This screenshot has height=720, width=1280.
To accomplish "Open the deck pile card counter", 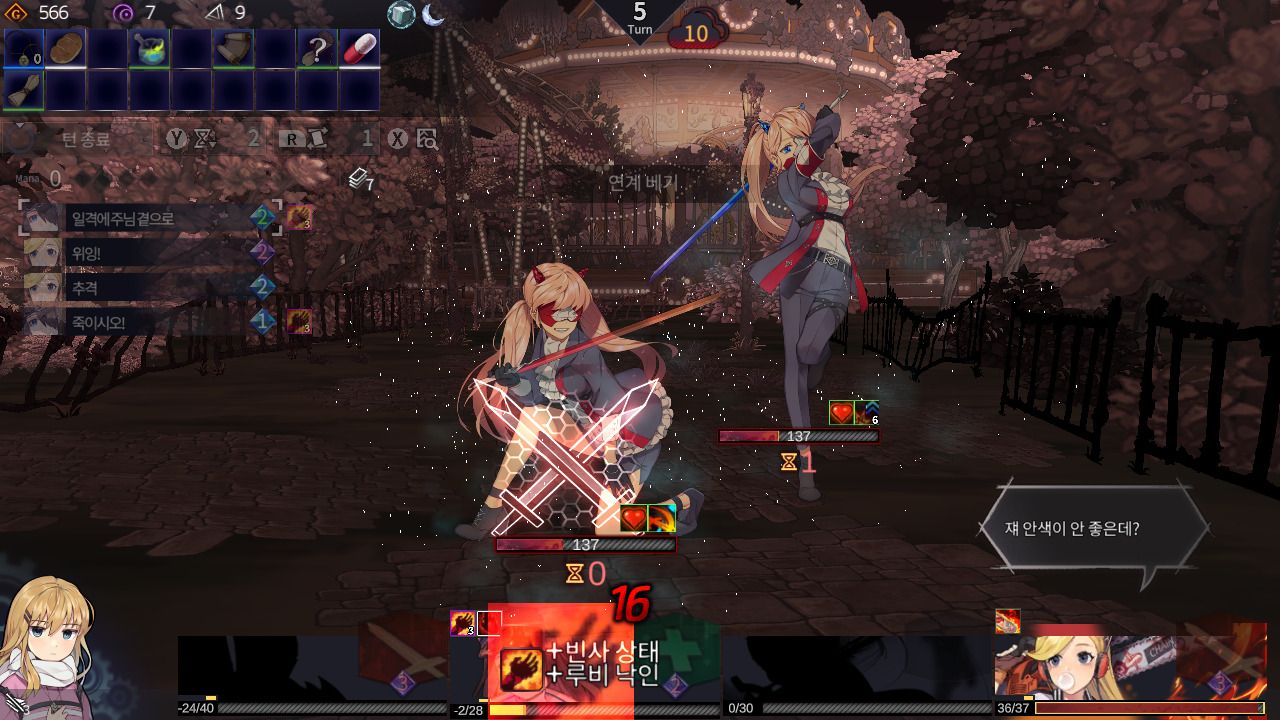I will click(x=361, y=180).
